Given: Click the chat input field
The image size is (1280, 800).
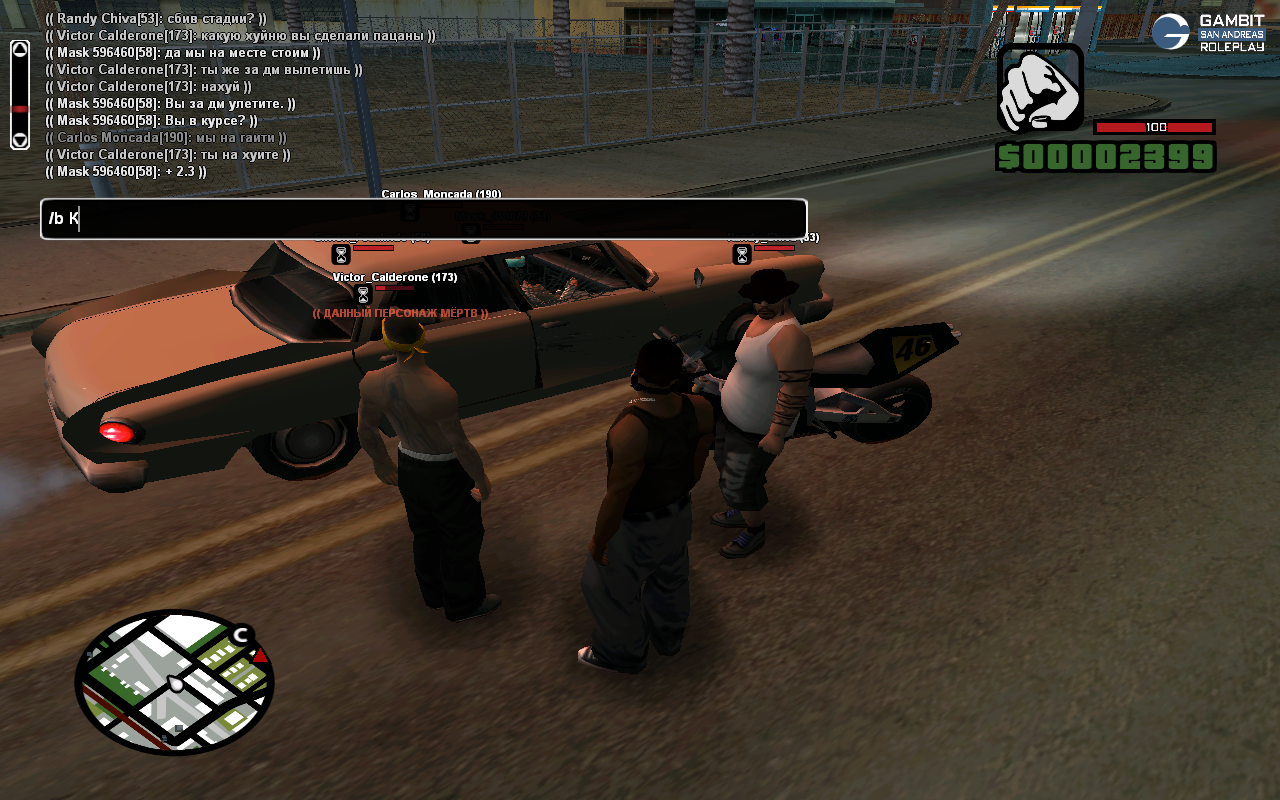Looking at the screenshot, I should (423, 219).
